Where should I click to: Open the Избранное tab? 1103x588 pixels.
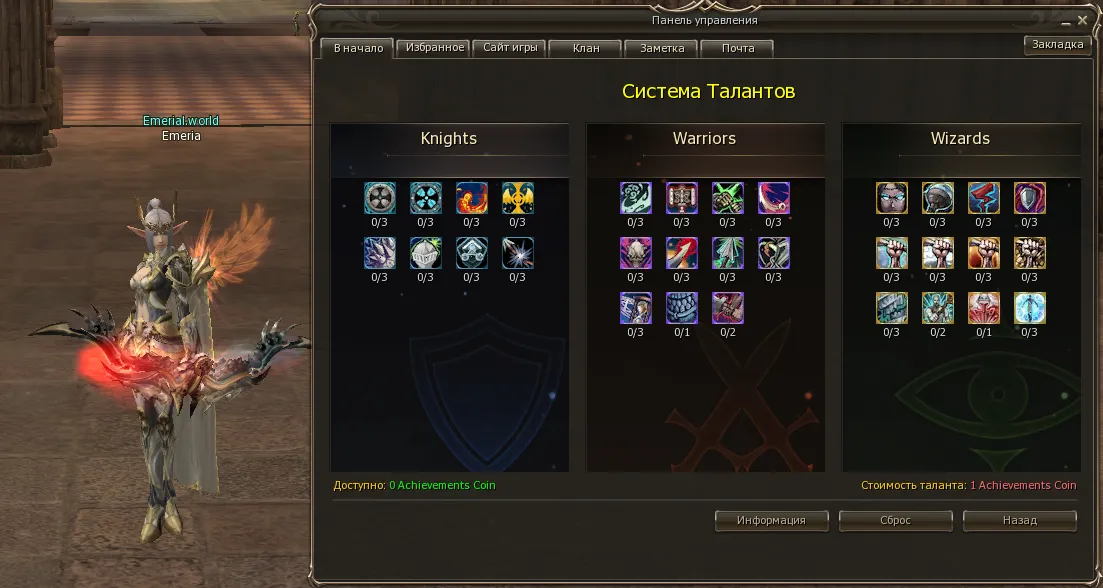[x=435, y=47]
